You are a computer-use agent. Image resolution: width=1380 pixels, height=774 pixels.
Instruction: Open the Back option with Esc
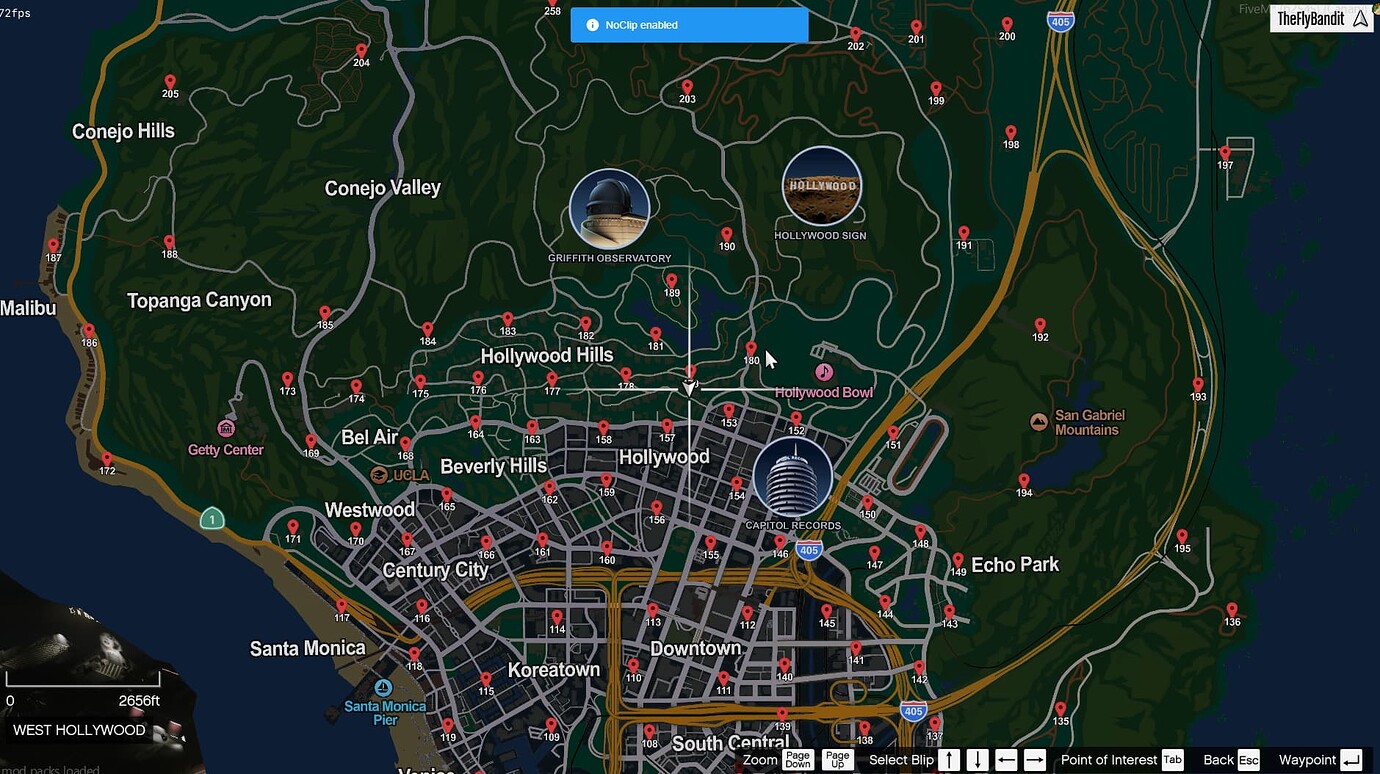coord(1248,760)
